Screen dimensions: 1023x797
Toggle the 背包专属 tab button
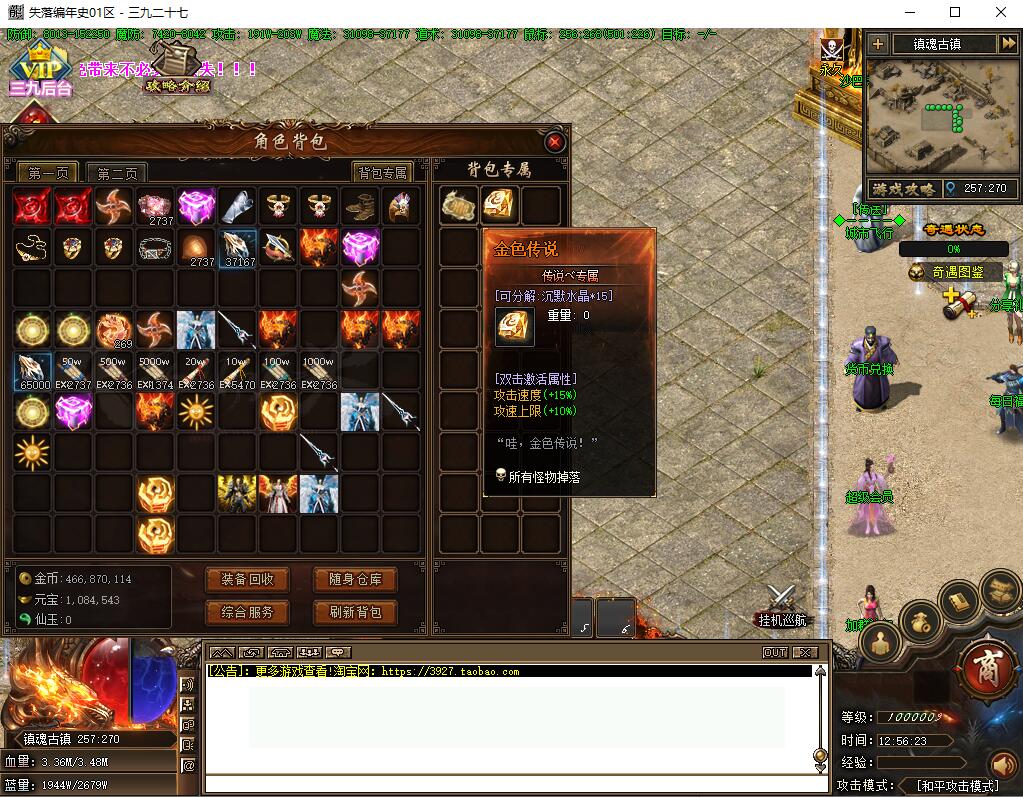[x=383, y=173]
